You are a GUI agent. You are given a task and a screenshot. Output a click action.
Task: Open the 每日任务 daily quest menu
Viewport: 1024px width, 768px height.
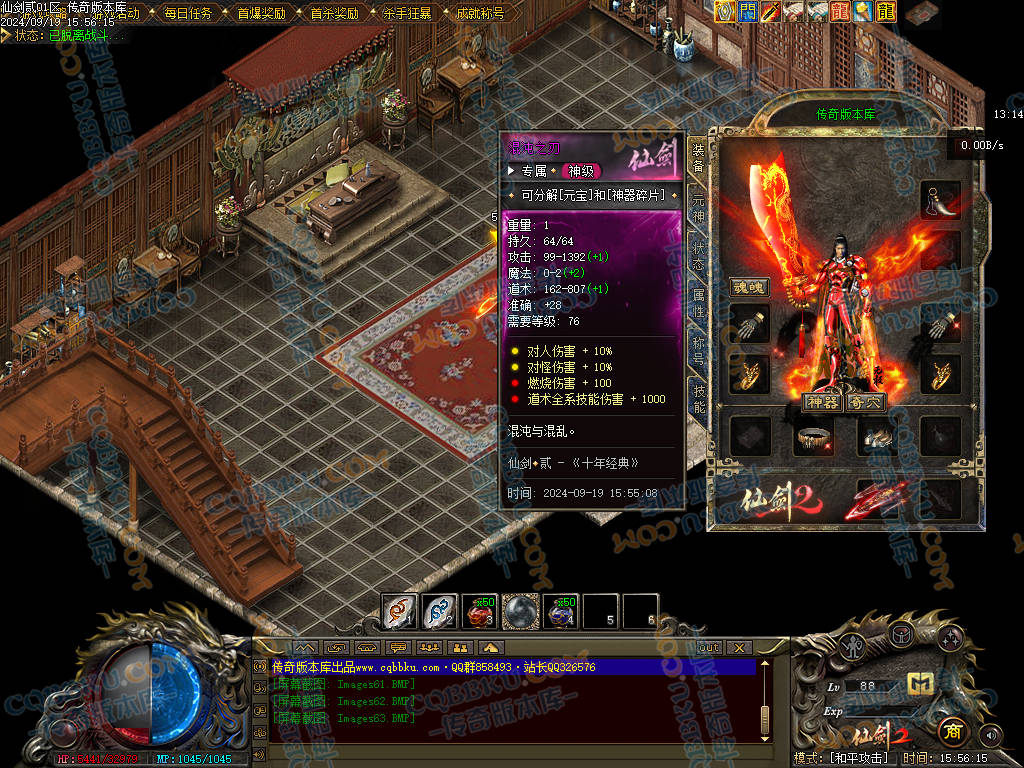(187, 14)
